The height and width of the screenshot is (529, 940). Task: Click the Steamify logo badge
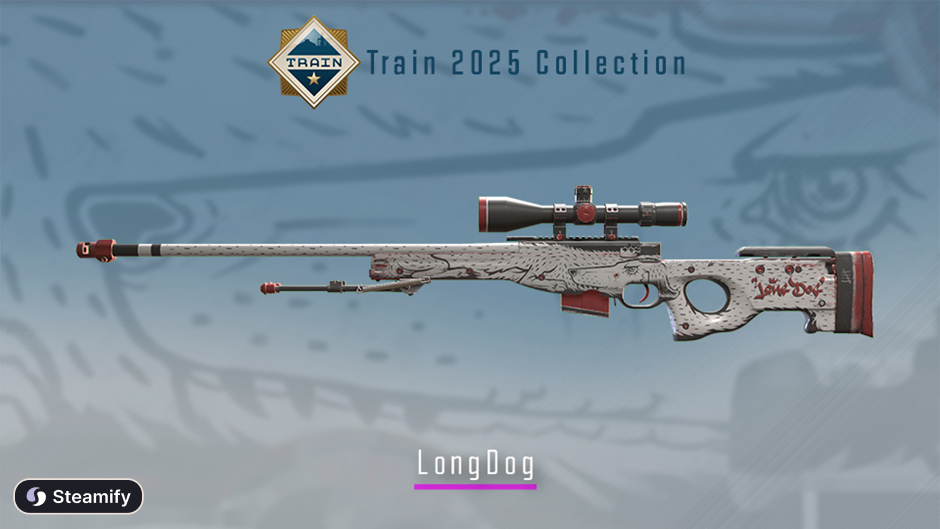(78, 496)
